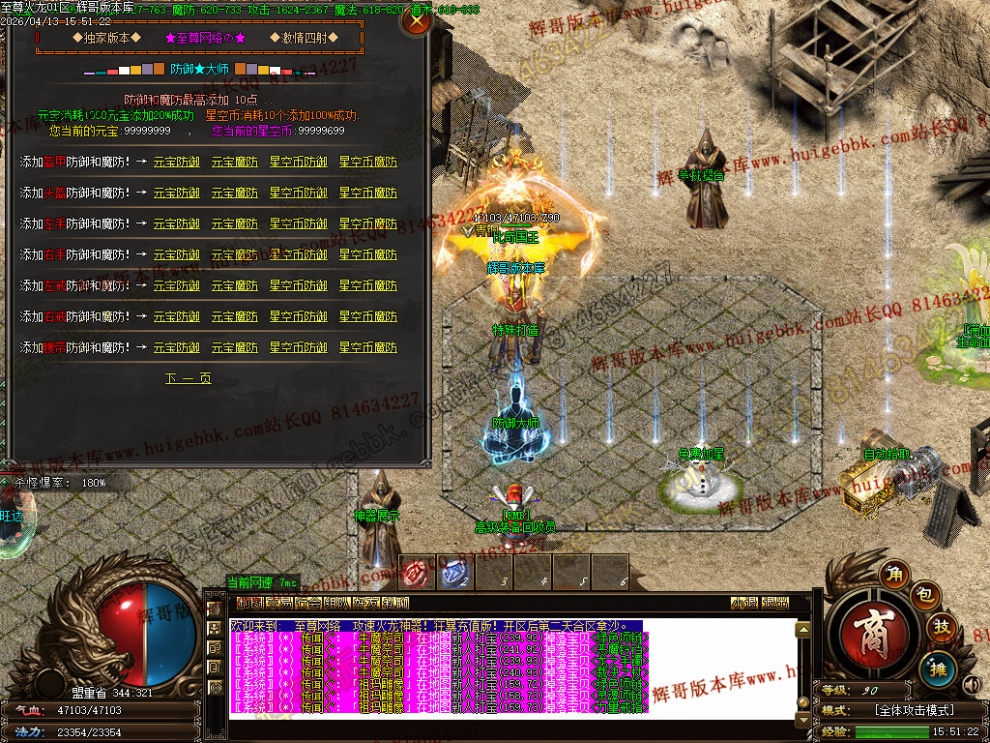Pick 元宝魔防 for the 右戒 row
This screenshot has height=743, width=990.
[234, 317]
